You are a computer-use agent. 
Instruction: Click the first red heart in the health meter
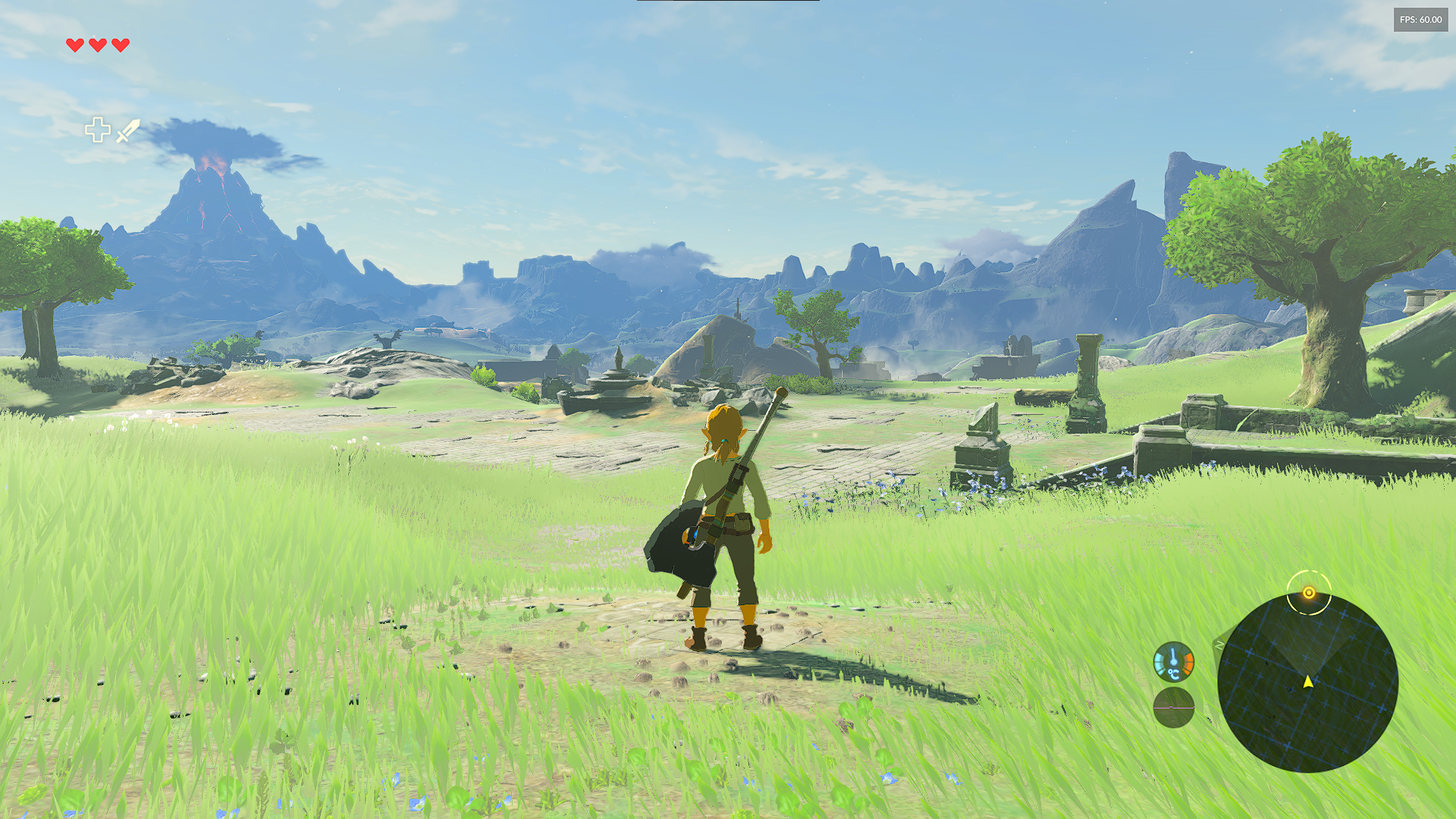[x=75, y=45]
